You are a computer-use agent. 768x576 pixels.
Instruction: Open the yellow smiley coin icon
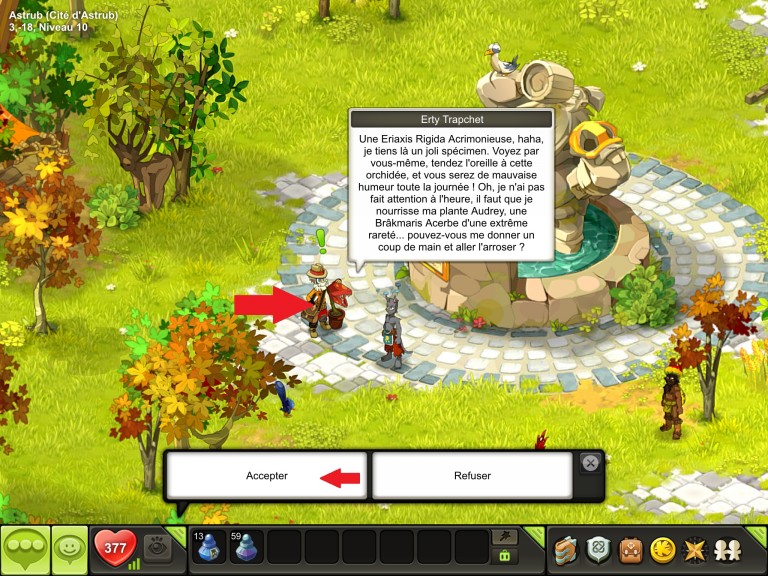tap(663, 550)
